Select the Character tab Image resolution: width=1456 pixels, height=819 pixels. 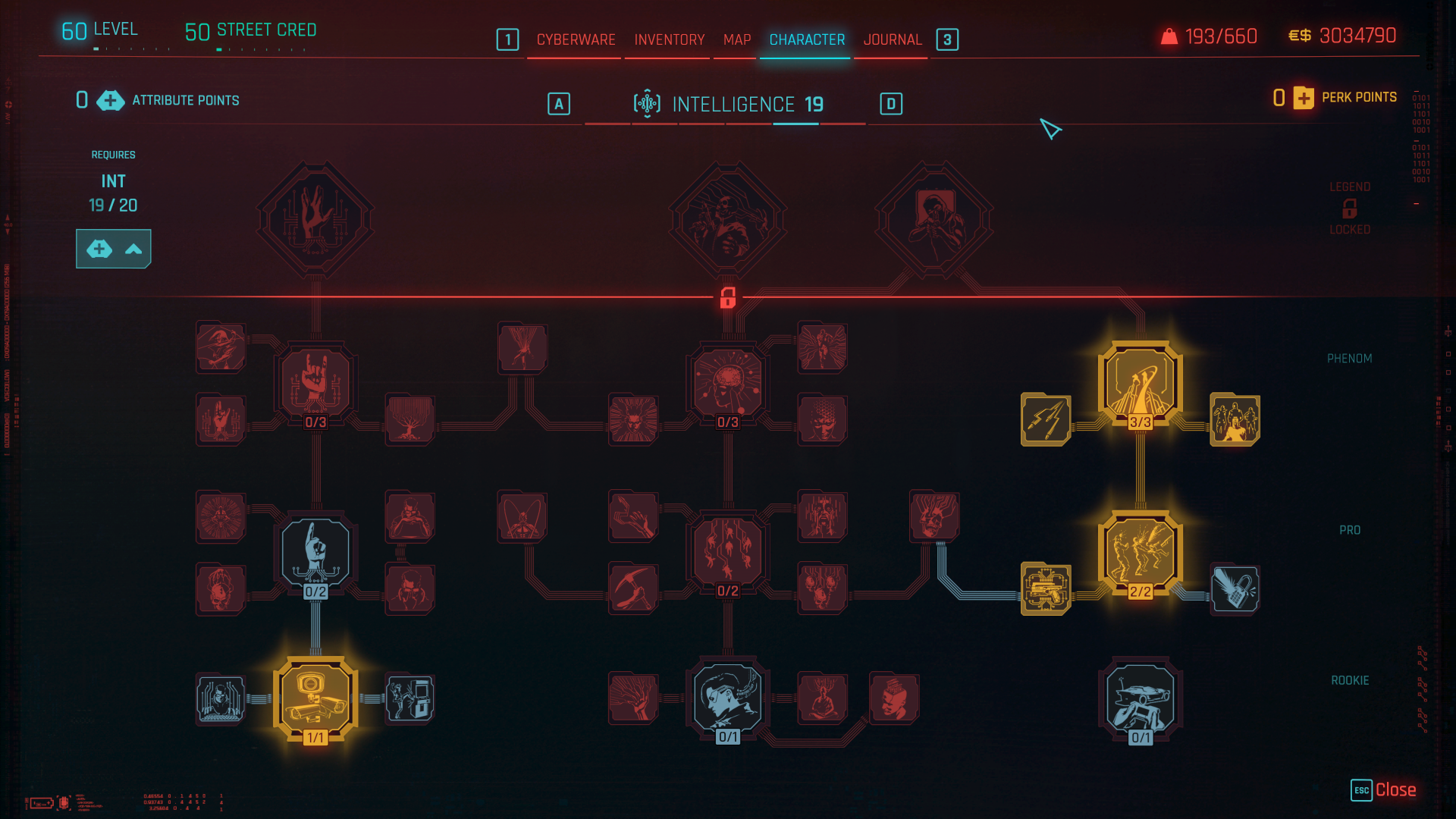806,39
